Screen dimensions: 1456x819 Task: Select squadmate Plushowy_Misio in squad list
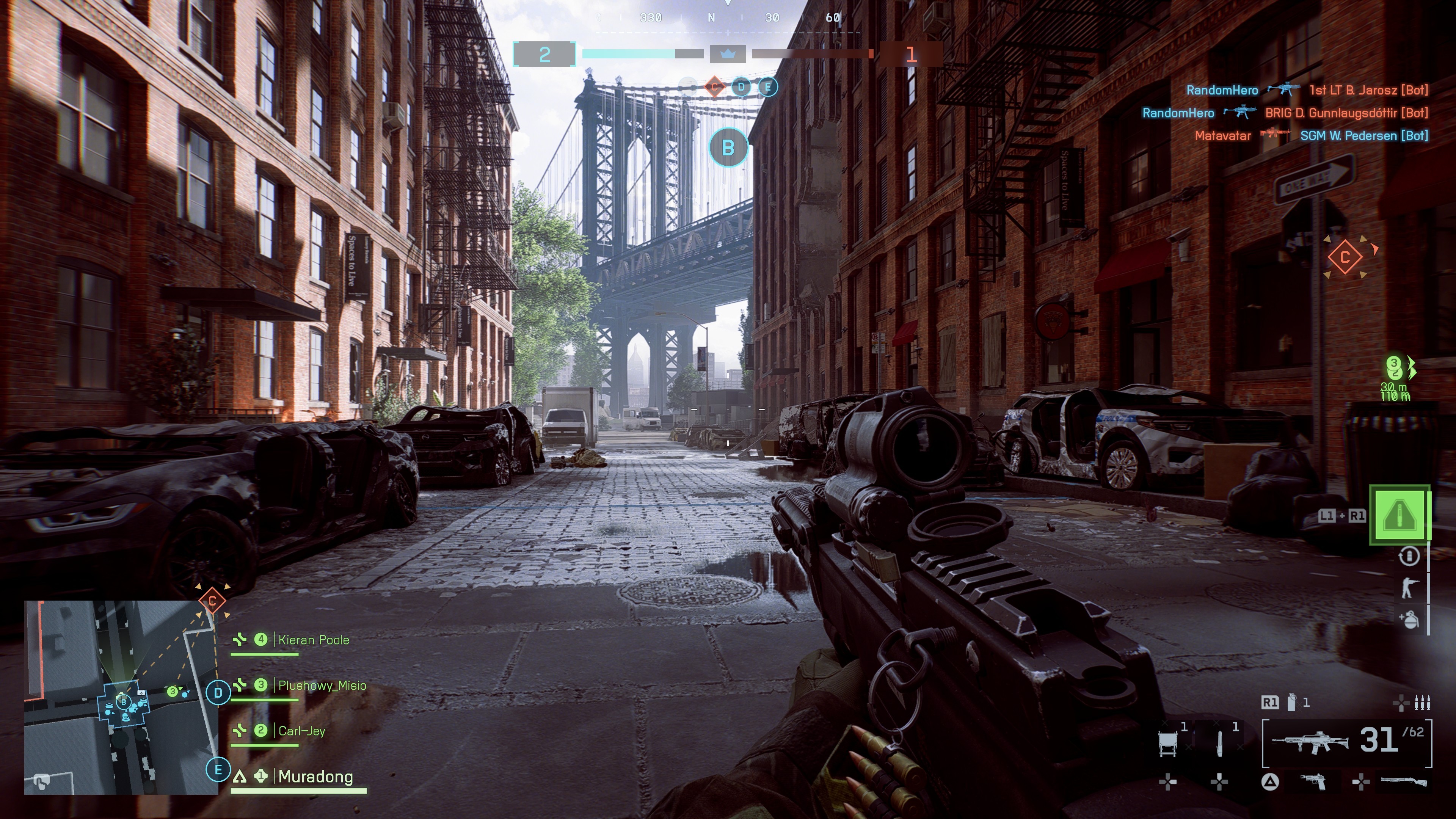[x=322, y=686]
